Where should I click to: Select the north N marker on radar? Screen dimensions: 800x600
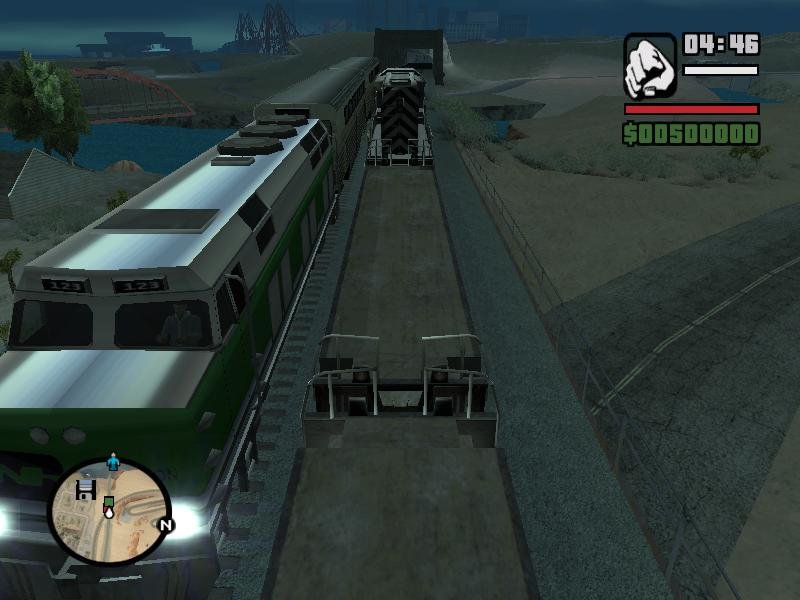[166, 525]
